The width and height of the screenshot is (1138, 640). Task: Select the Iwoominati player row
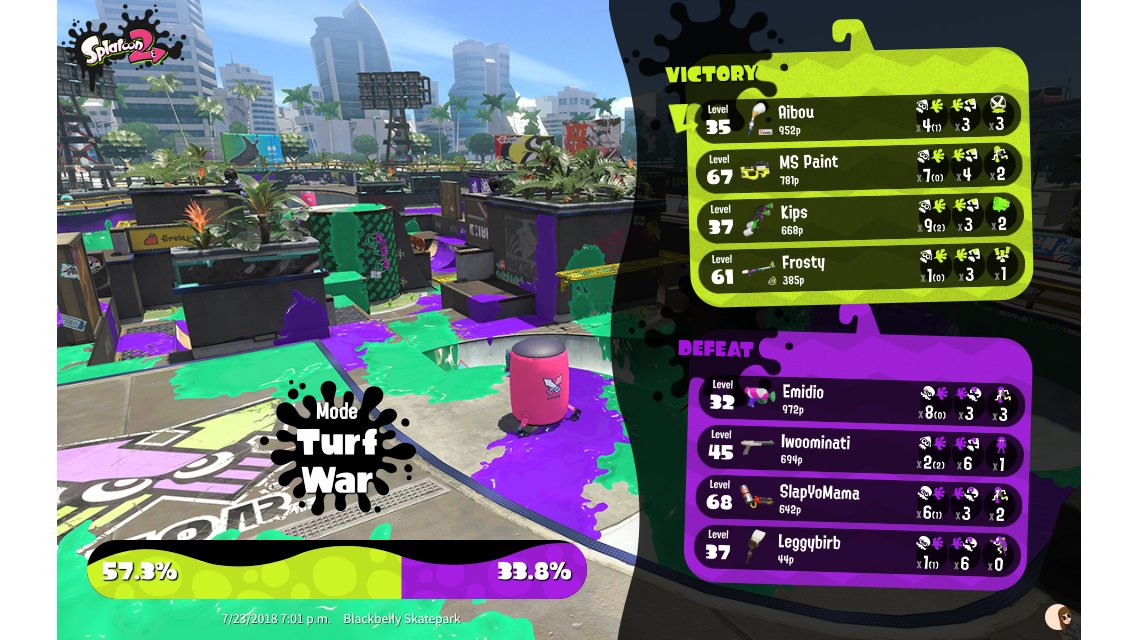860,448
